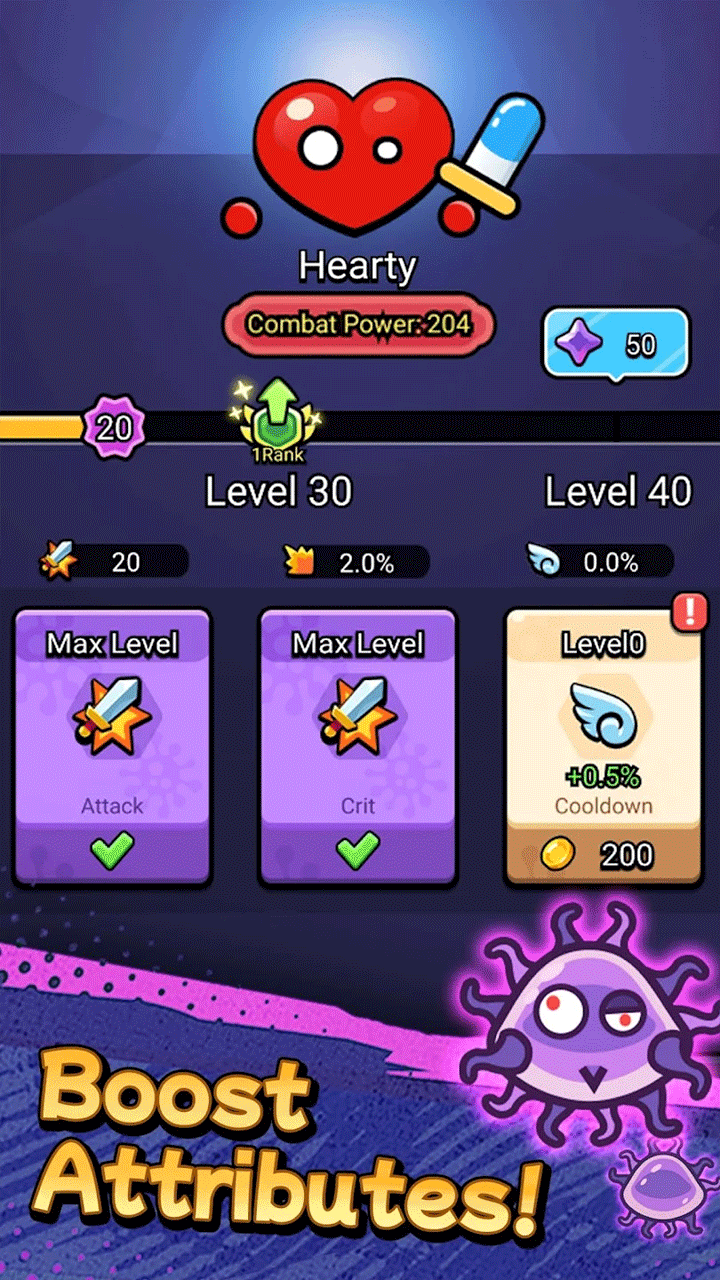This screenshot has height=1280, width=720.
Task: Click the level 20 progress badge
Action: (114, 428)
